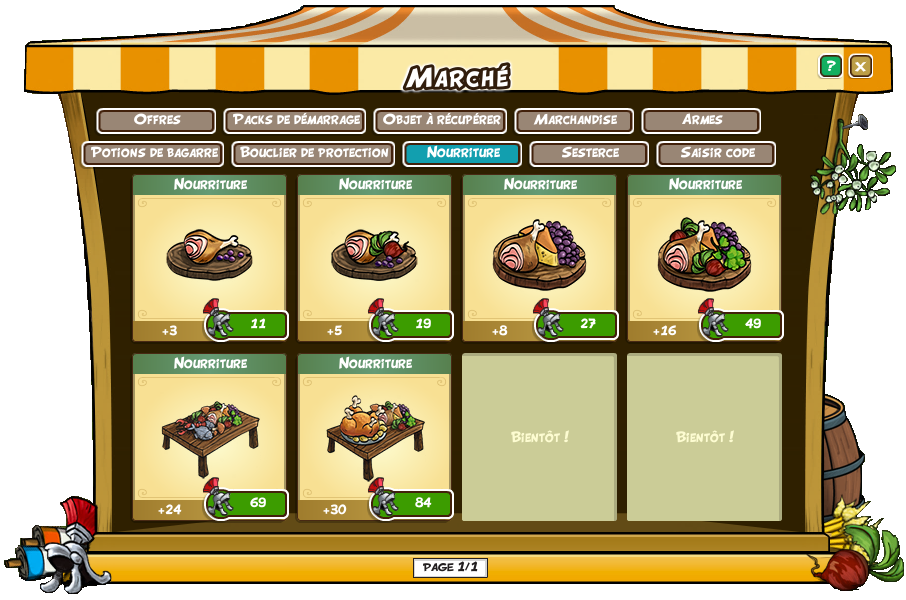Buy the +24 food table for 69
Image resolution: width=906 pixels, height=600 pixels.
pos(248,503)
